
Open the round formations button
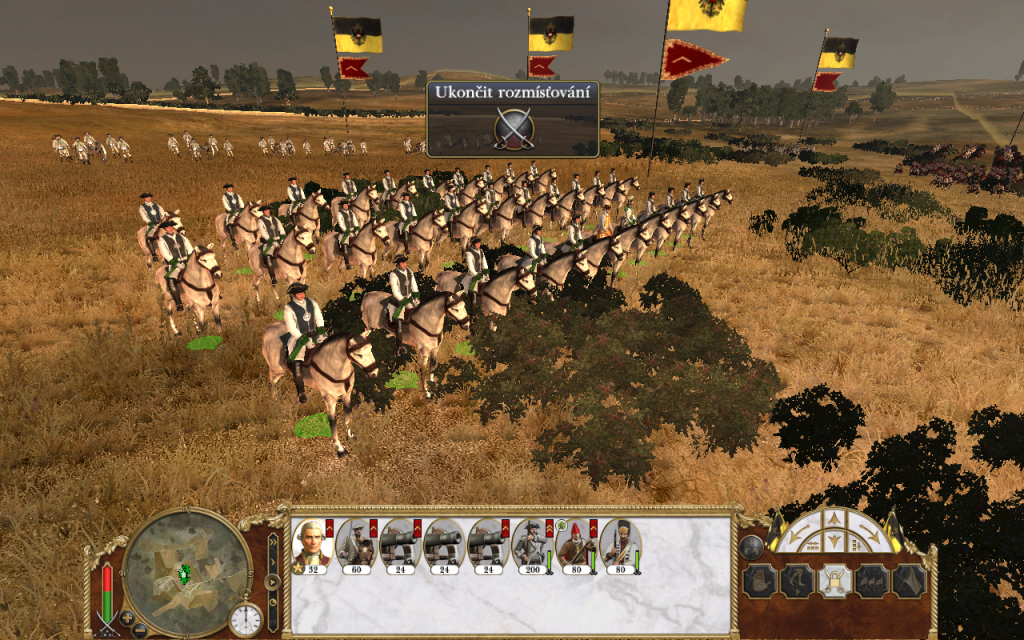[x=752, y=546]
